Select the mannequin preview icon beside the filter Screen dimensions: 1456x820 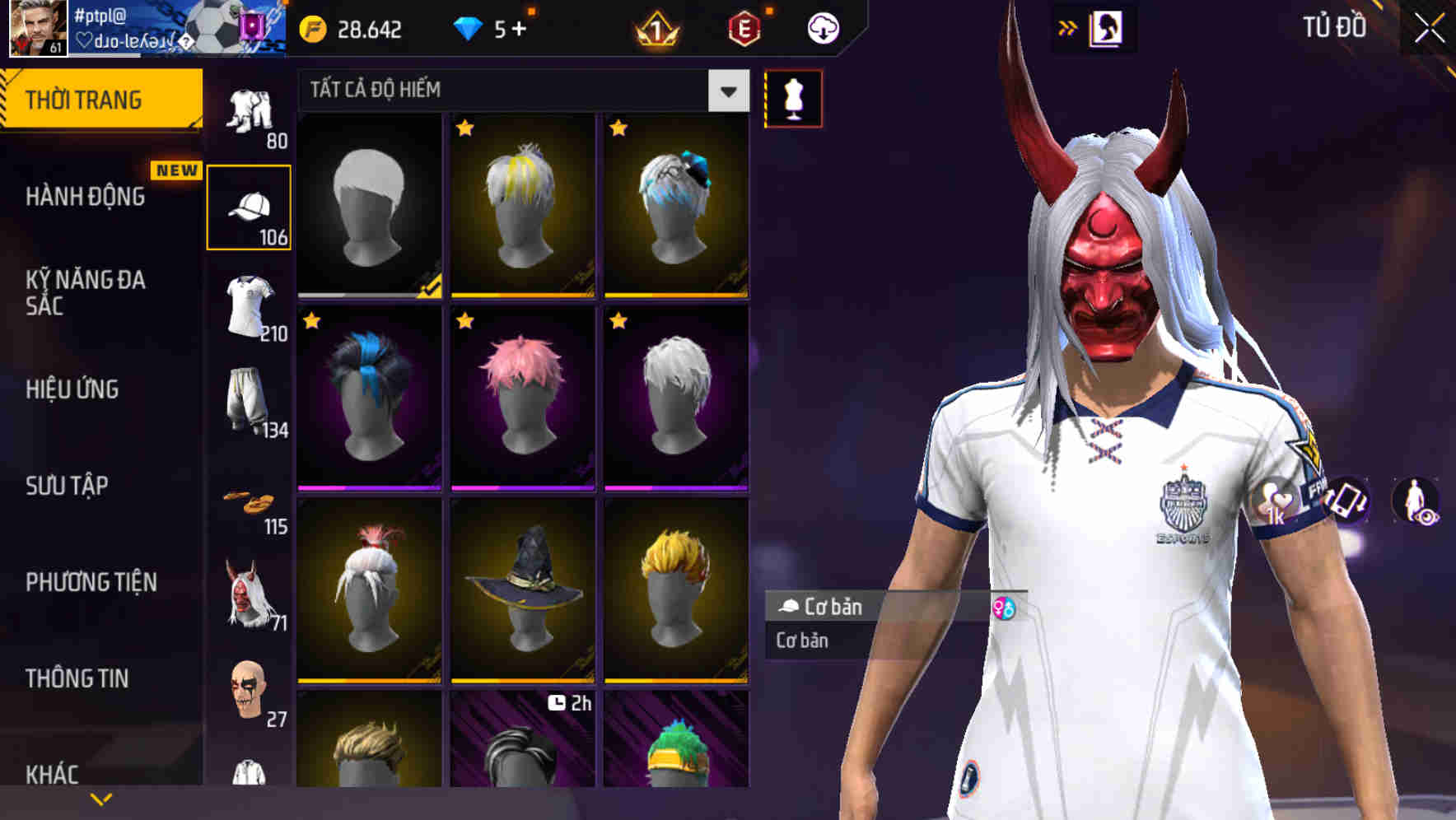pyautogui.click(x=793, y=98)
